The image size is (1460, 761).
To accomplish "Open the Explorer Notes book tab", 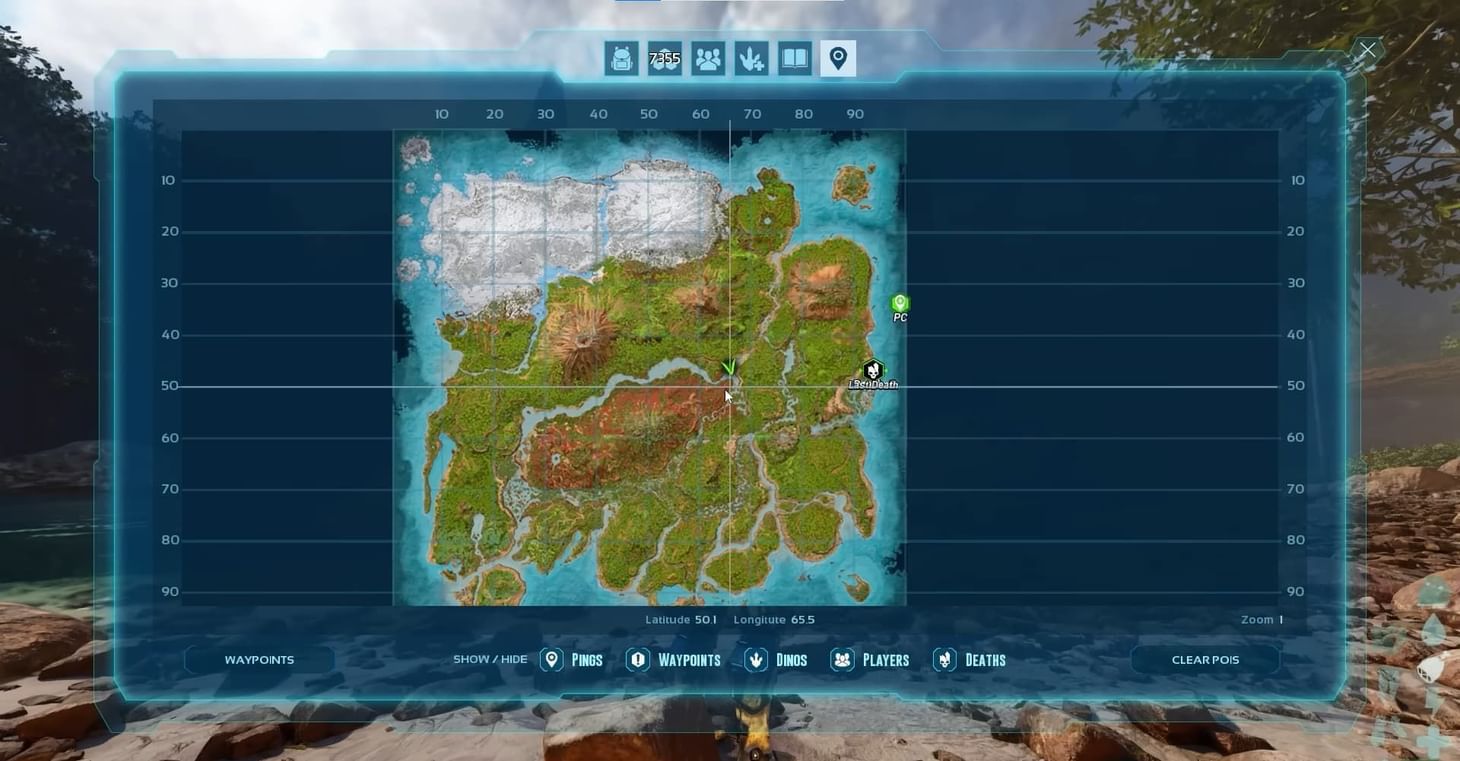I will [793, 58].
